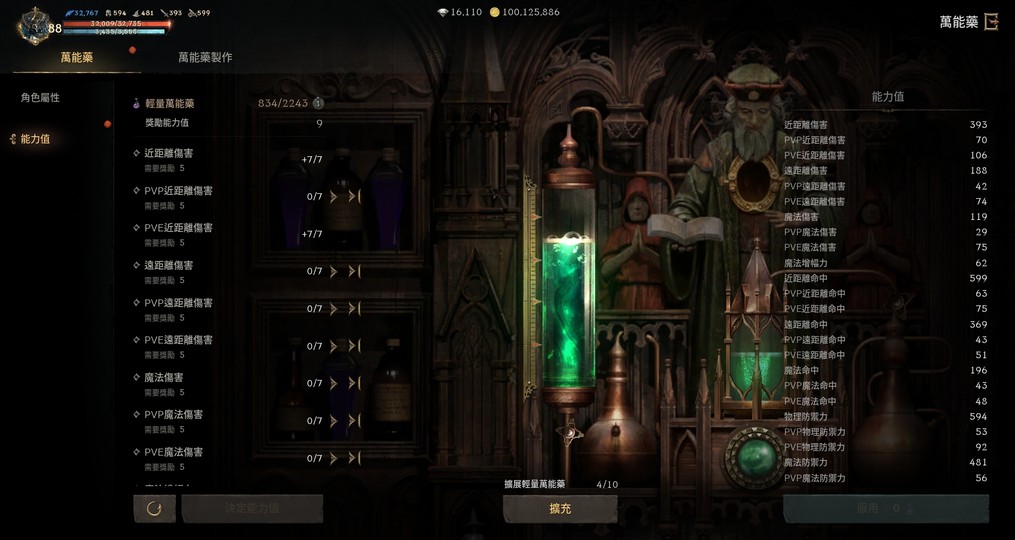The height and width of the screenshot is (540, 1015).
Task: Open the 萬能藥製作 crafting tab
Action: [x=205, y=58]
